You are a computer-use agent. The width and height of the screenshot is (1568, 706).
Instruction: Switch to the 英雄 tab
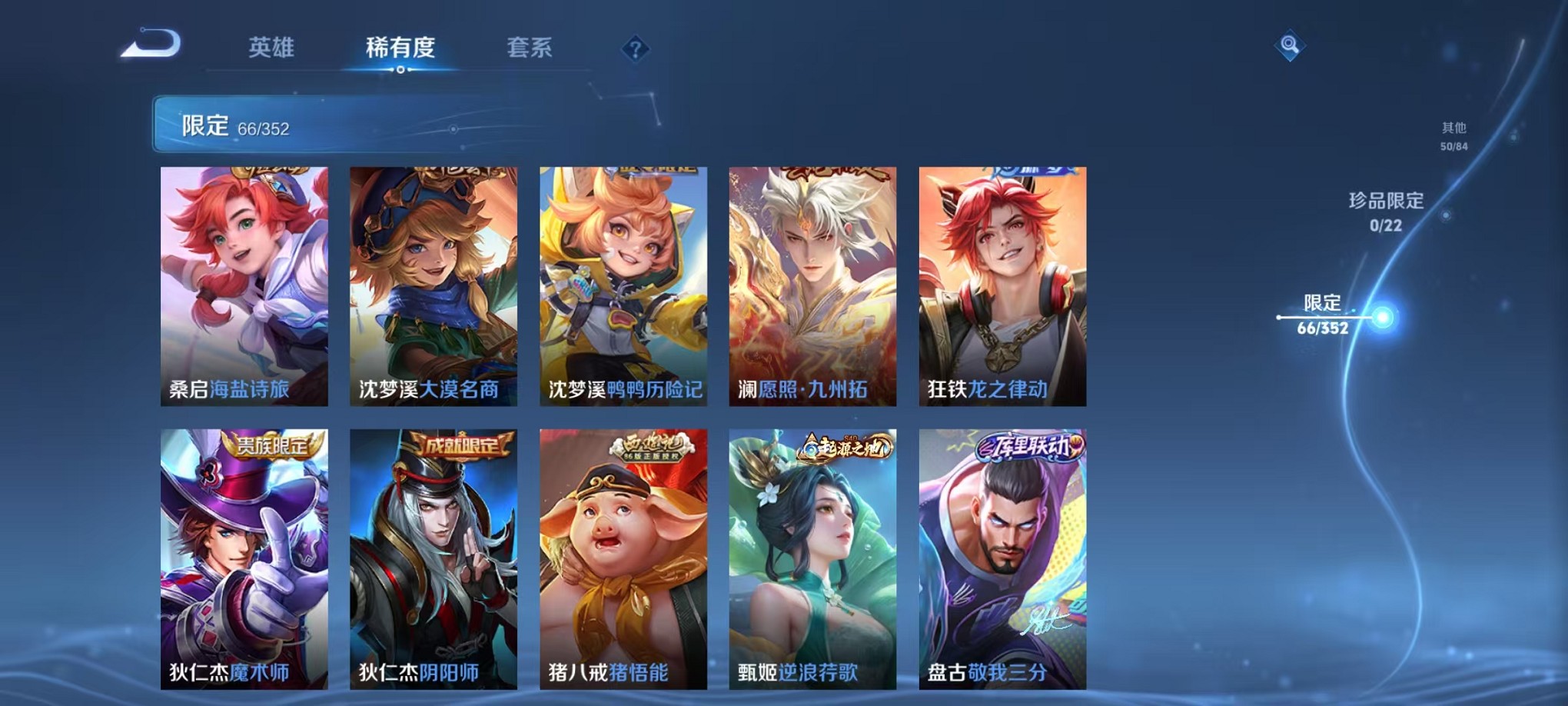(x=271, y=48)
